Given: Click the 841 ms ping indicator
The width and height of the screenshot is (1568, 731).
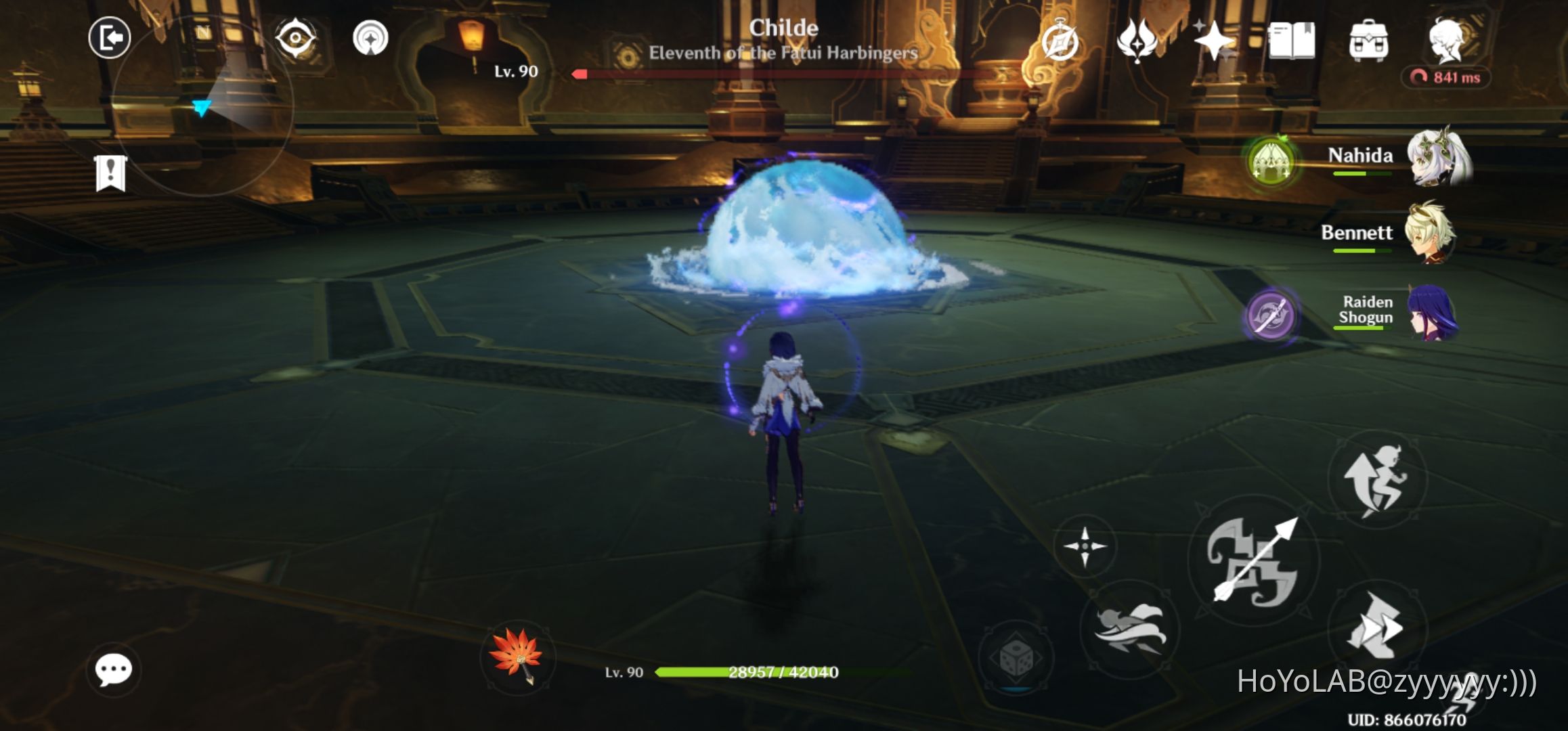Looking at the screenshot, I should pyautogui.click(x=1449, y=76).
